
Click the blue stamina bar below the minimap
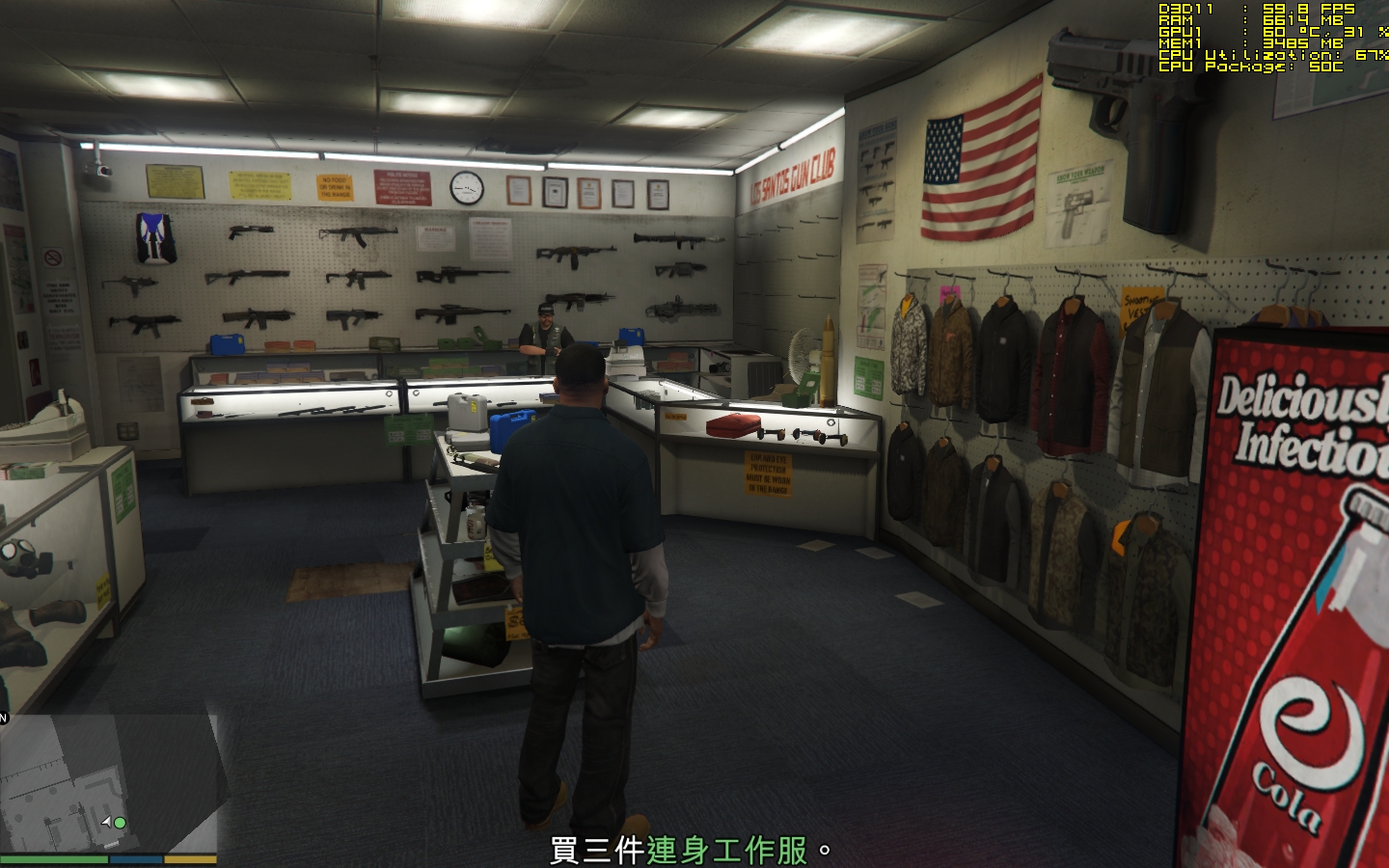tap(135, 857)
